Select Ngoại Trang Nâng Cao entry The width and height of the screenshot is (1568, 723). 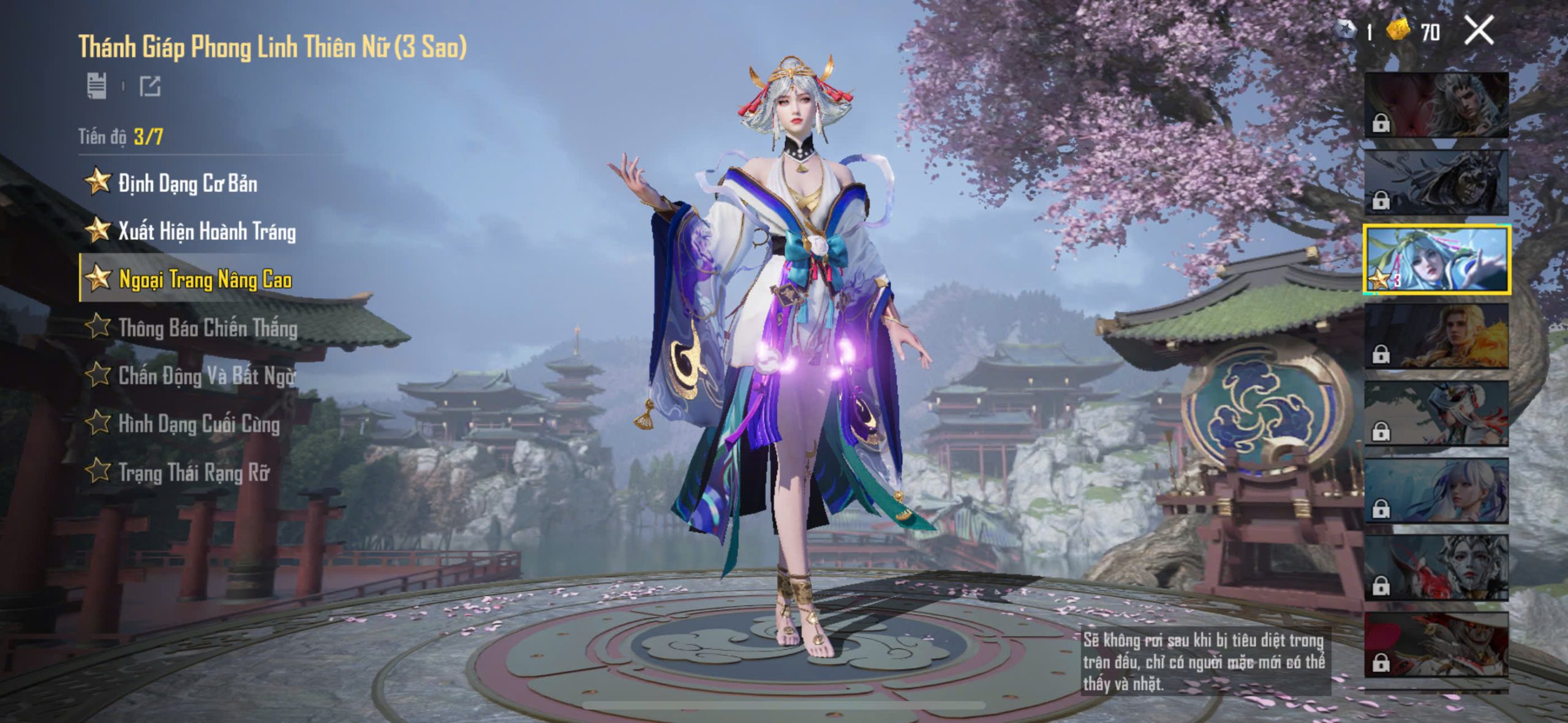tap(205, 279)
